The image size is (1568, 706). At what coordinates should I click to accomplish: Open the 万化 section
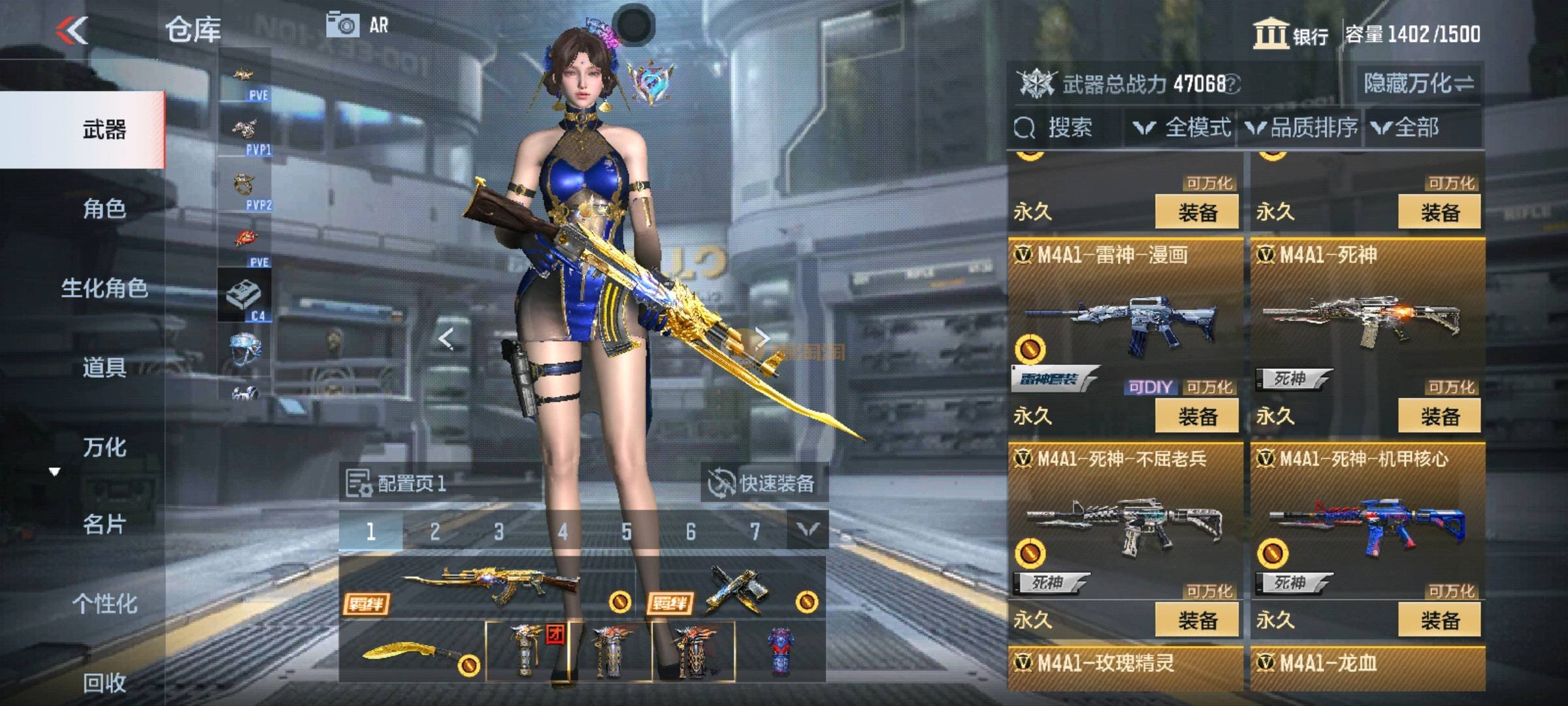click(x=105, y=447)
